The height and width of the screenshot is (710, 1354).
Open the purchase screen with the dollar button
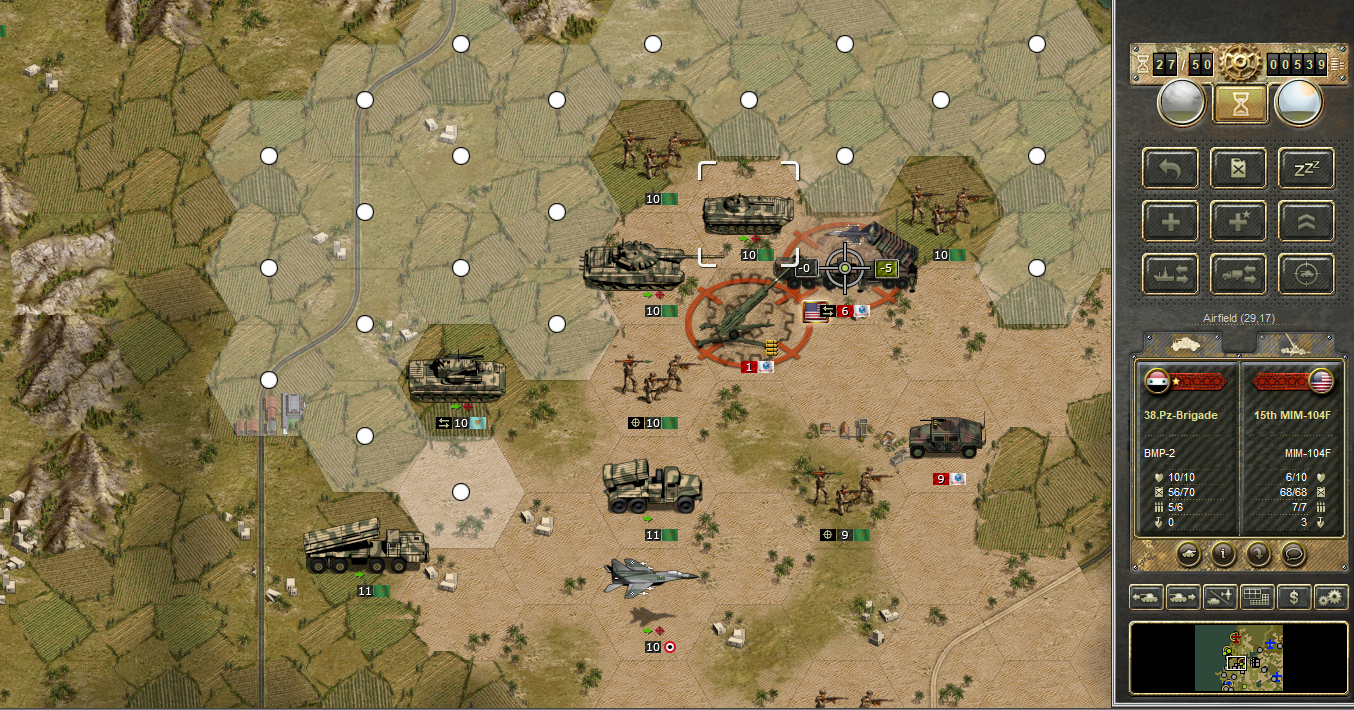click(1295, 598)
